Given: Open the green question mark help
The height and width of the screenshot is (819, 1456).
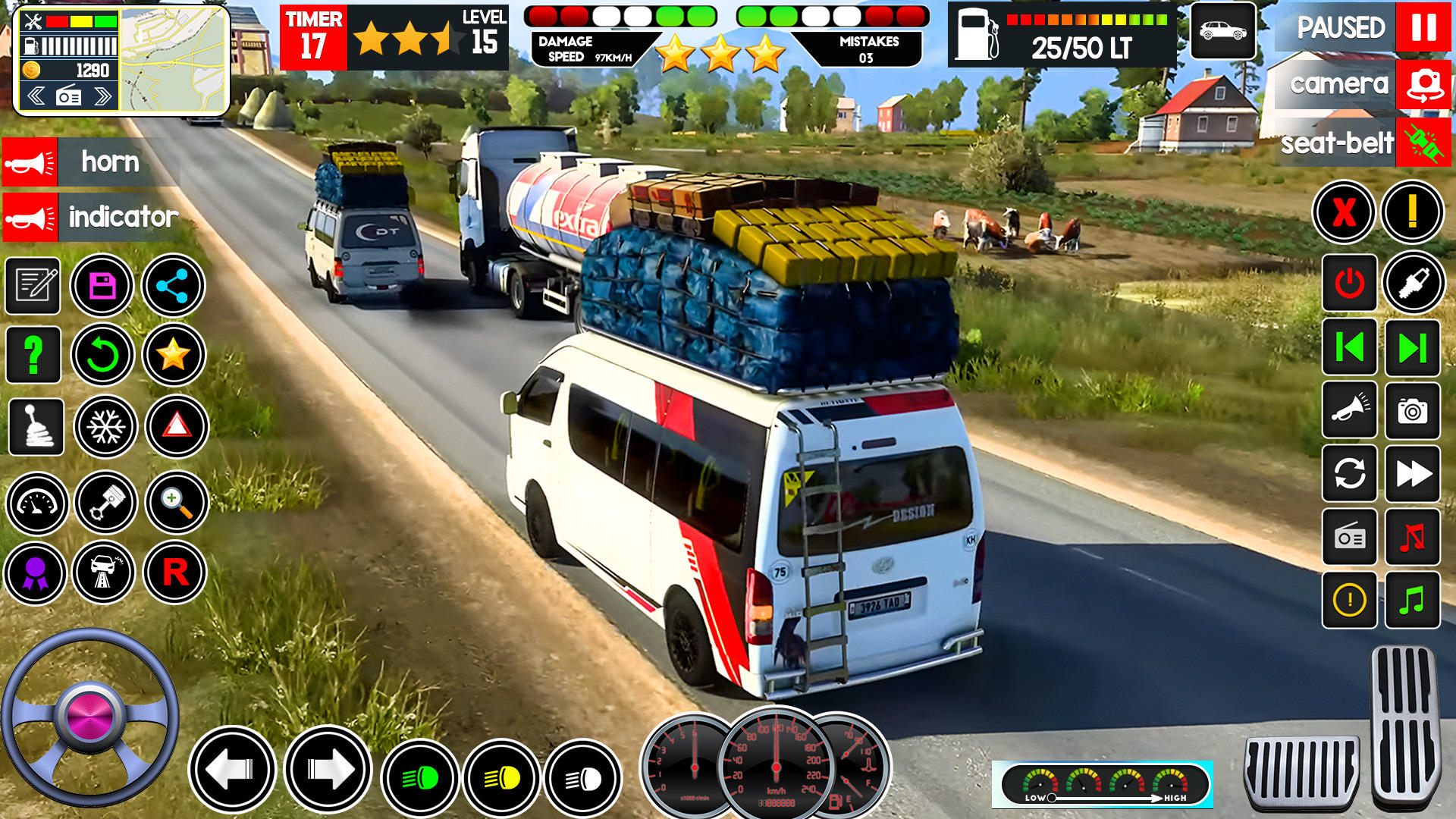Looking at the screenshot, I should (x=33, y=355).
